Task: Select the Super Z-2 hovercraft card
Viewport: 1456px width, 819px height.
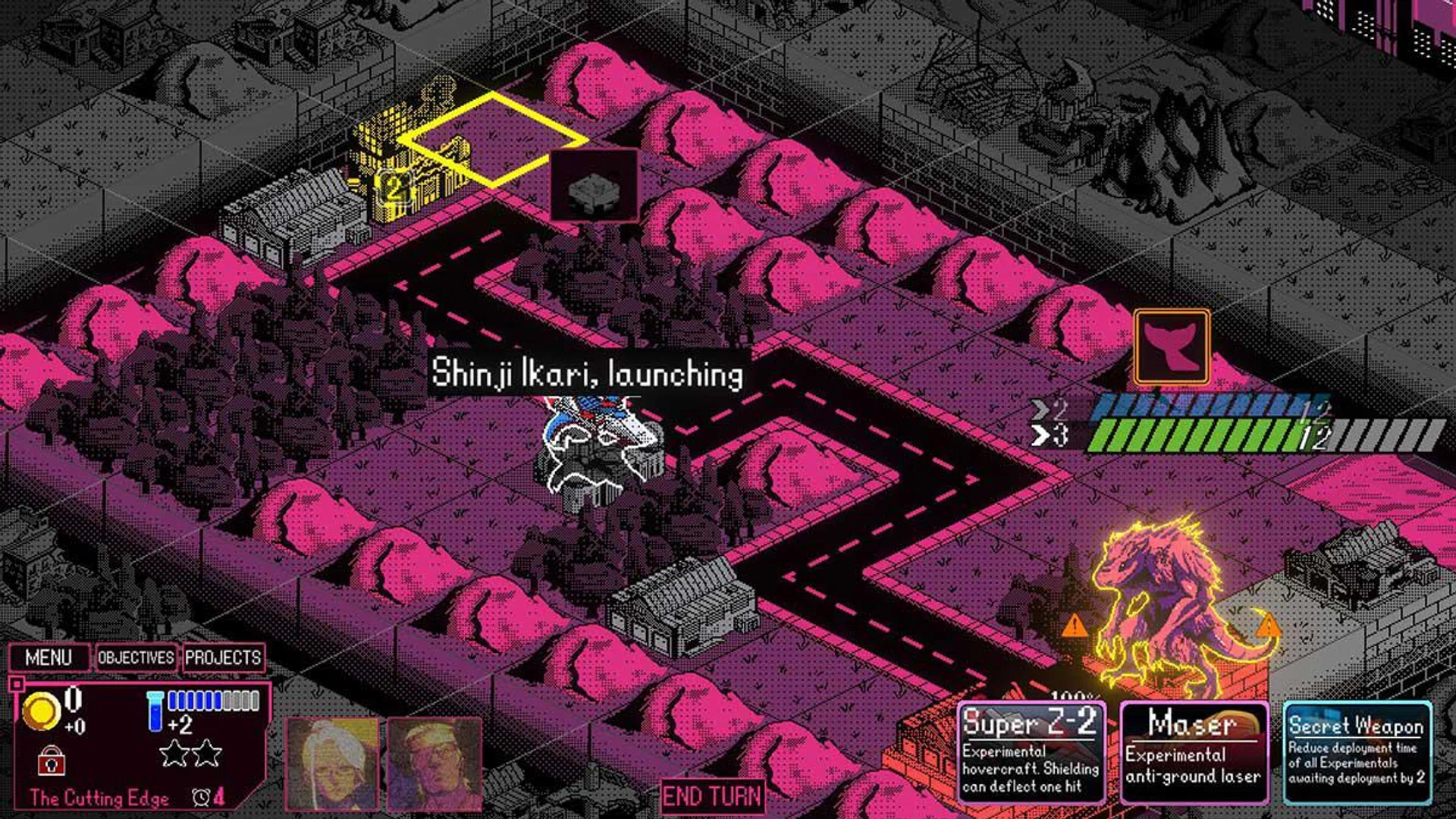Action: pos(1031,752)
